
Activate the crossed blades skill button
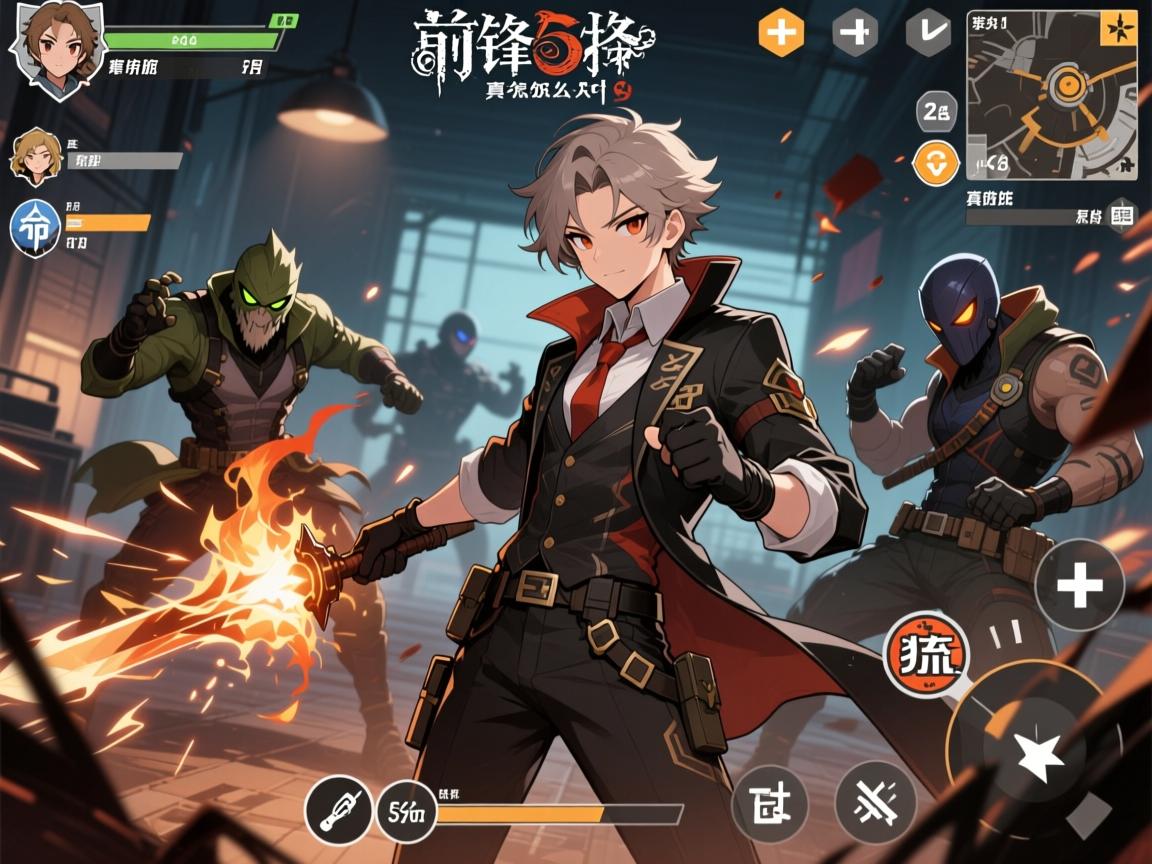pyautogui.click(x=875, y=801)
